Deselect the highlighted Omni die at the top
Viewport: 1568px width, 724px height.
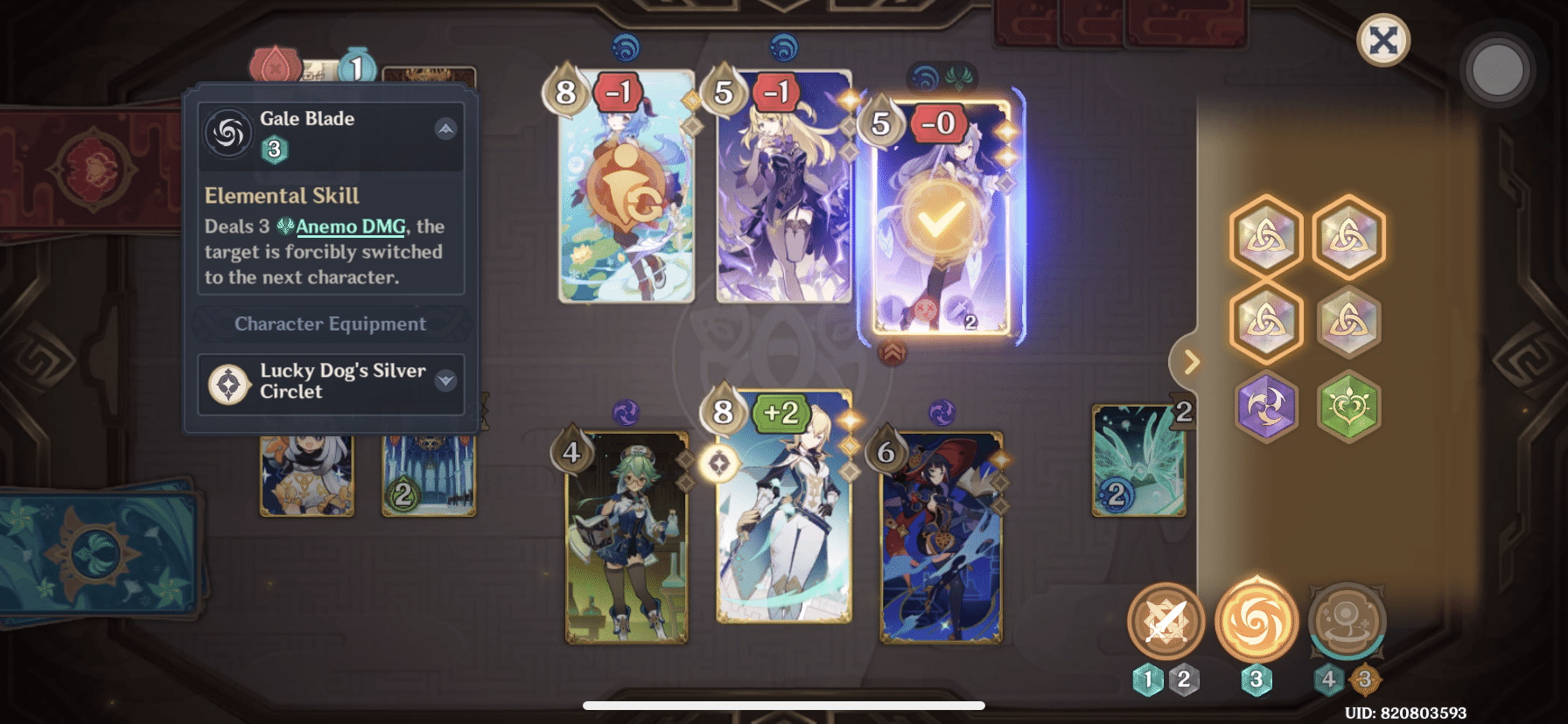pyautogui.click(x=1267, y=237)
